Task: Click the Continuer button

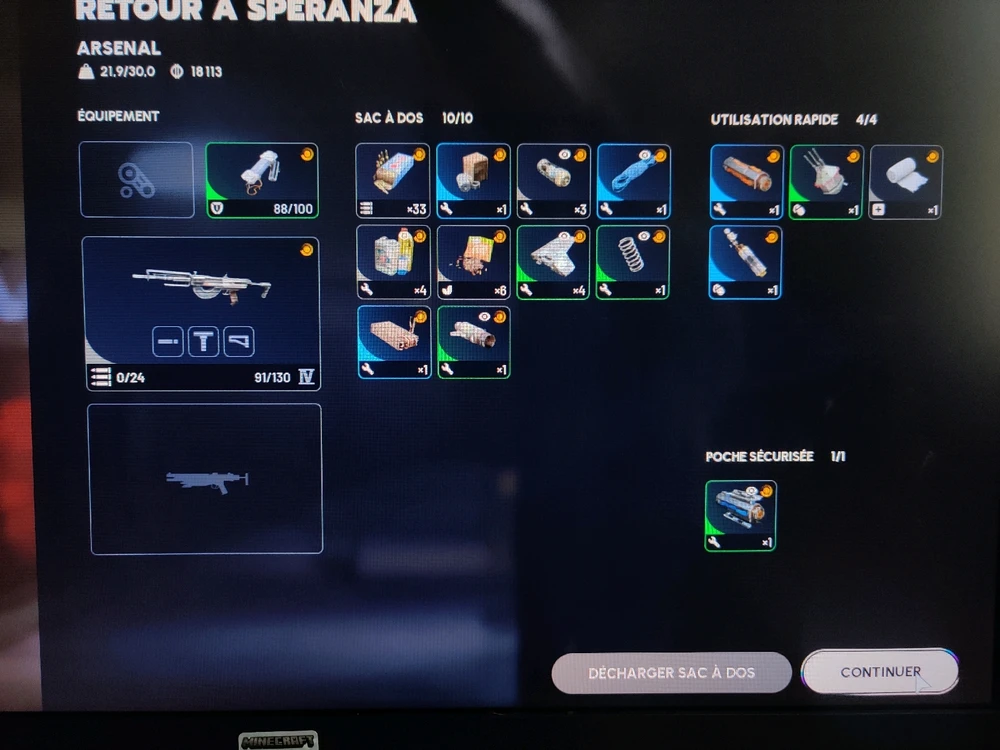Action: tap(880, 672)
